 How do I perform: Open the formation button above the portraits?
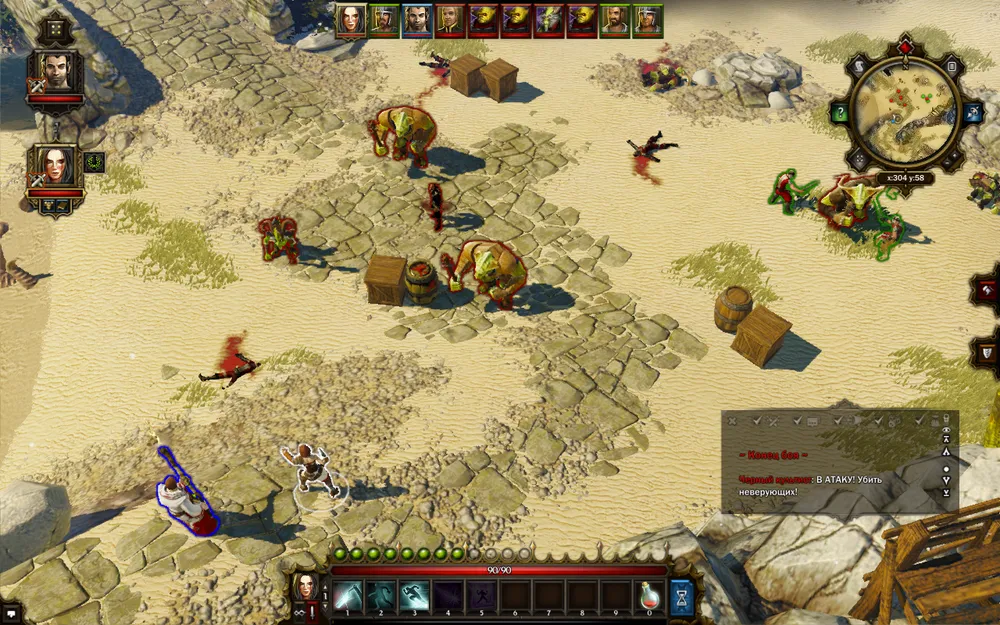[x=54, y=29]
